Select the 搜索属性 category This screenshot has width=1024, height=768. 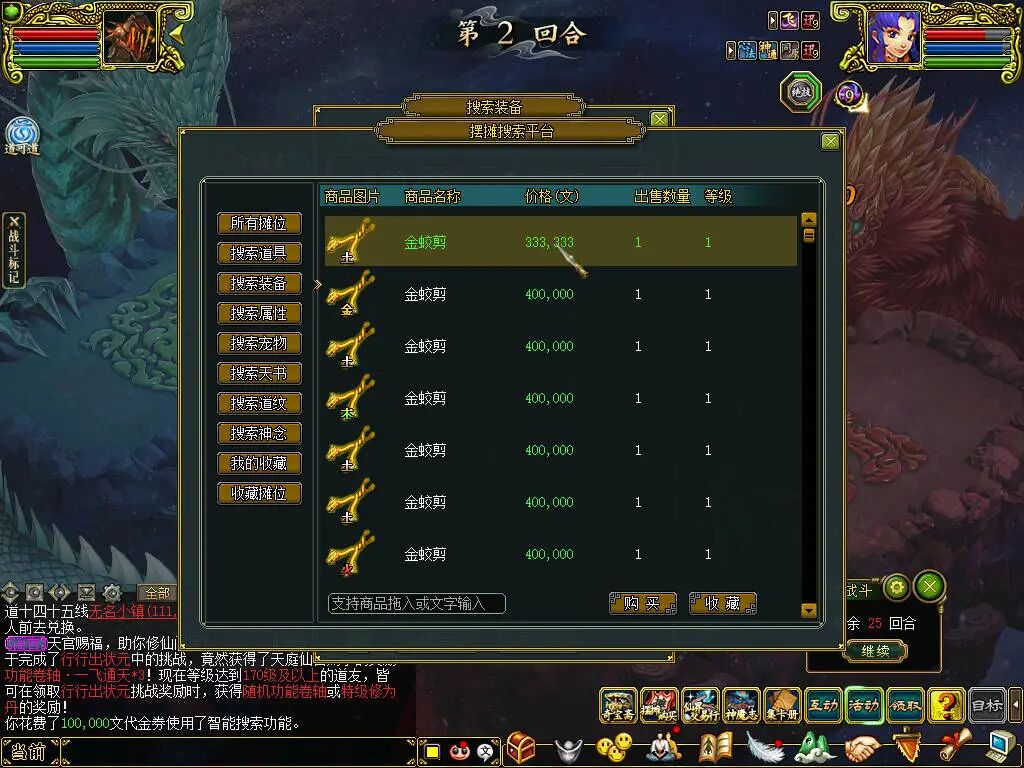point(259,313)
